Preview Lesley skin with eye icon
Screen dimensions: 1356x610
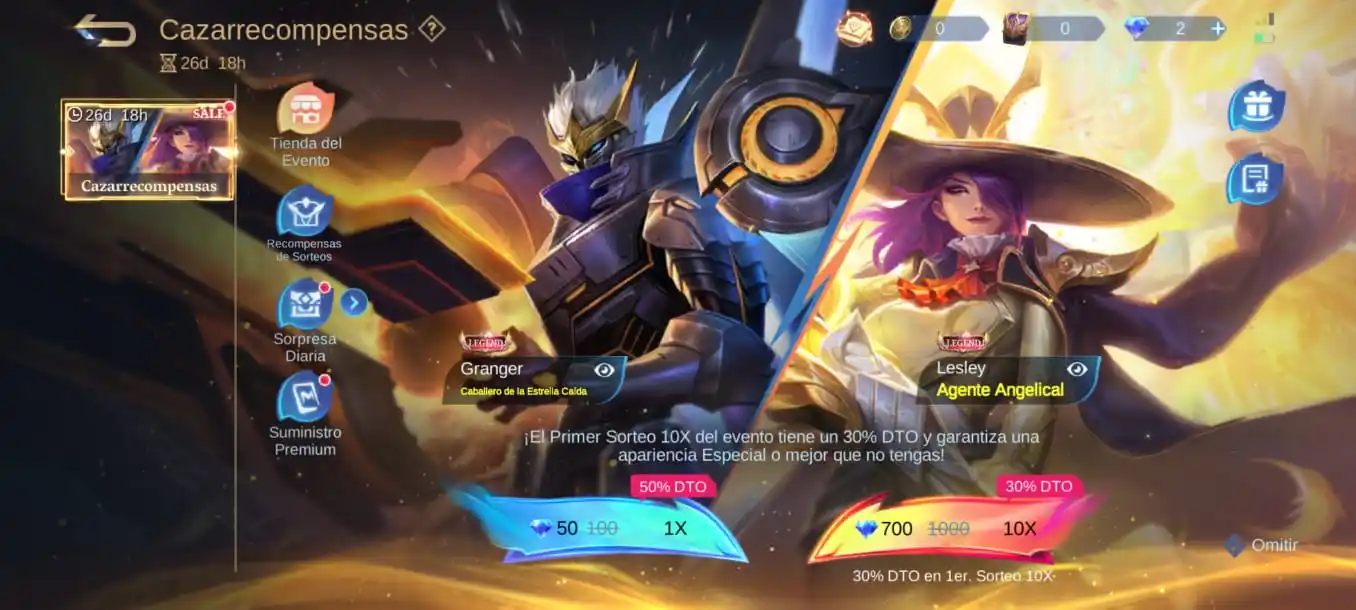click(x=1076, y=369)
